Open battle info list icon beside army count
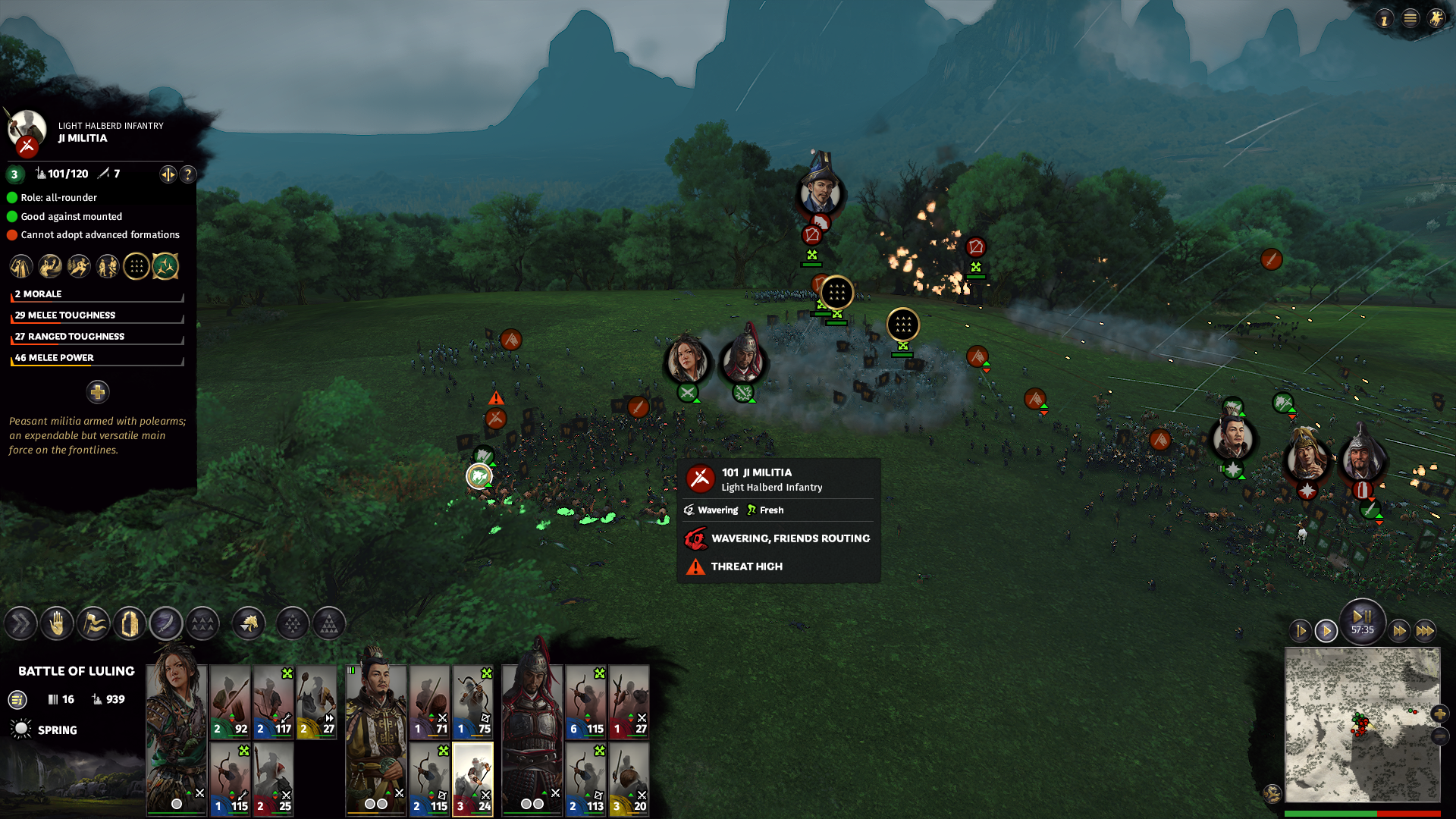The width and height of the screenshot is (1456, 819). click(17, 700)
